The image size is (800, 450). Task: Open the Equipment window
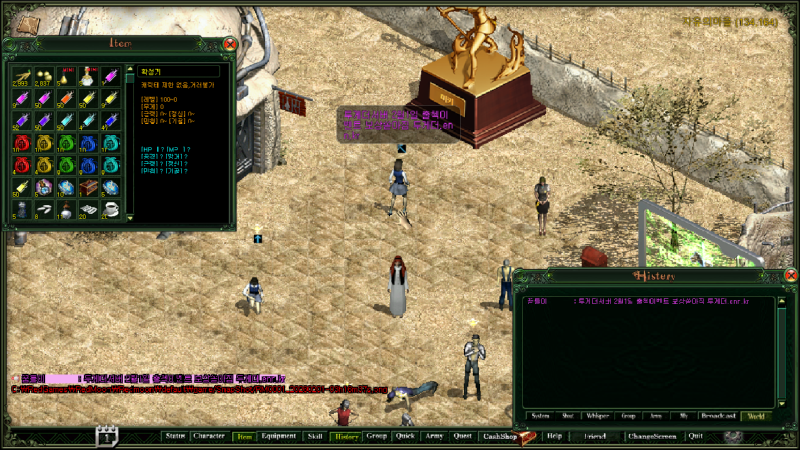(278, 436)
